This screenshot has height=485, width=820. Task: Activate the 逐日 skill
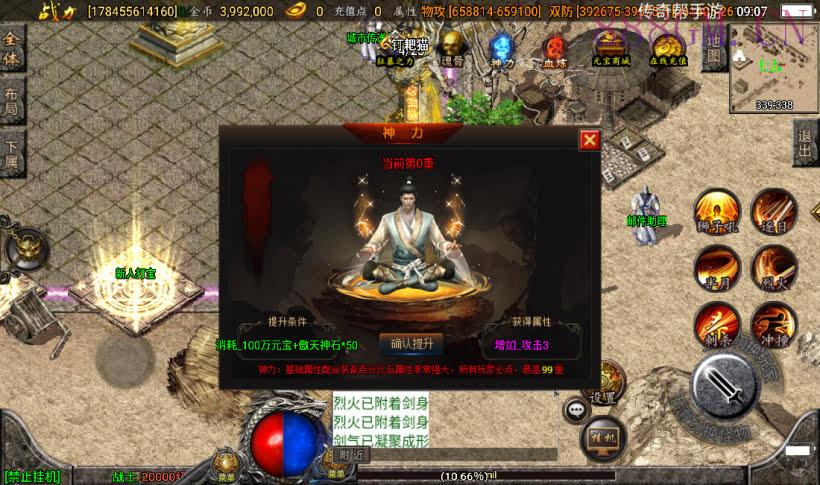coord(773,211)
